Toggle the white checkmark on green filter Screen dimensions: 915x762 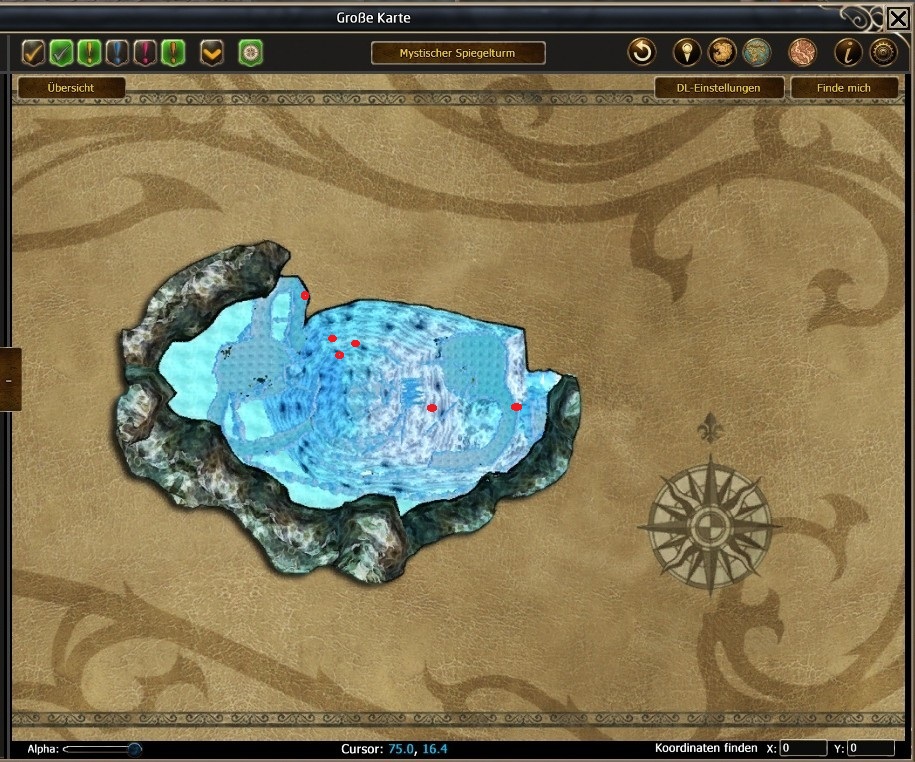62,52
